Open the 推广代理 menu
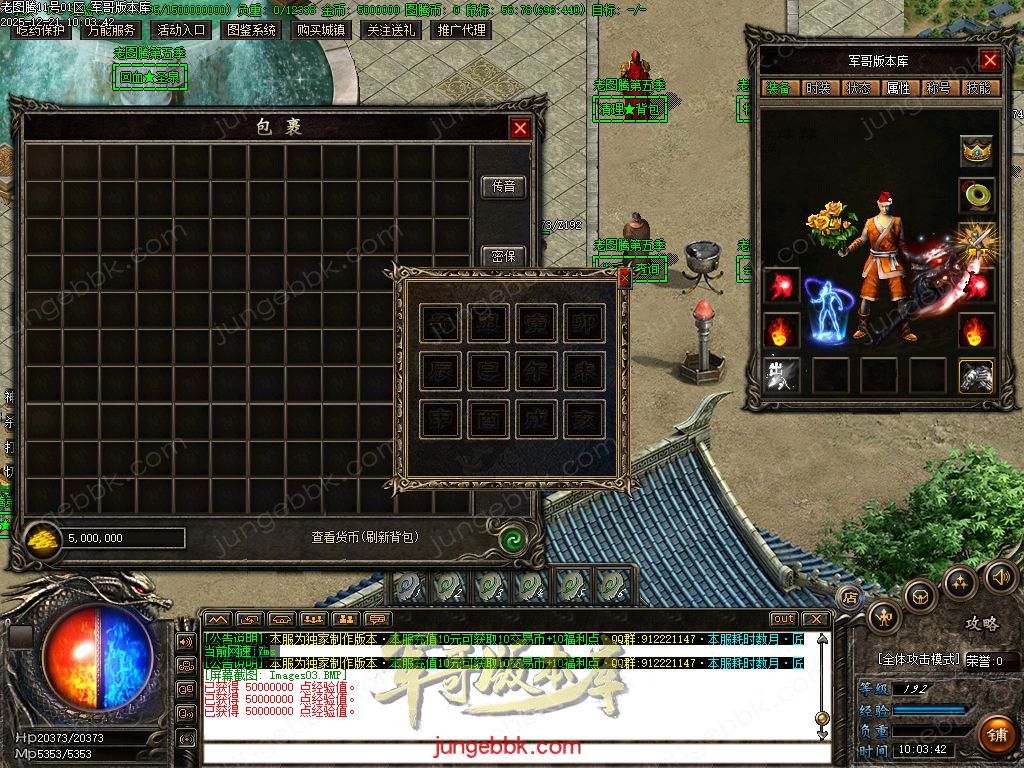 pos(461,30)
